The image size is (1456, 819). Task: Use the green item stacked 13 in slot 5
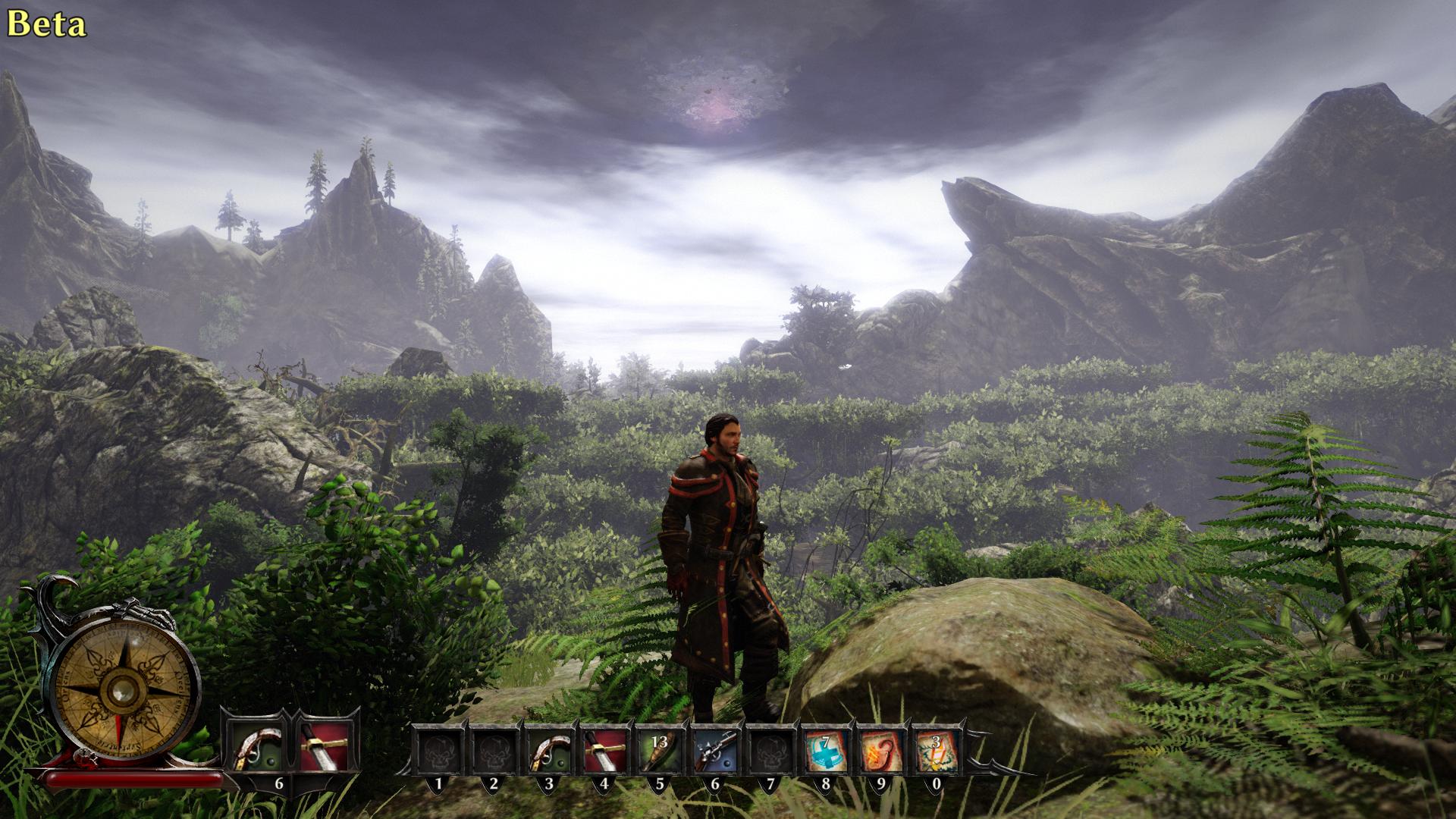[658, 751]
